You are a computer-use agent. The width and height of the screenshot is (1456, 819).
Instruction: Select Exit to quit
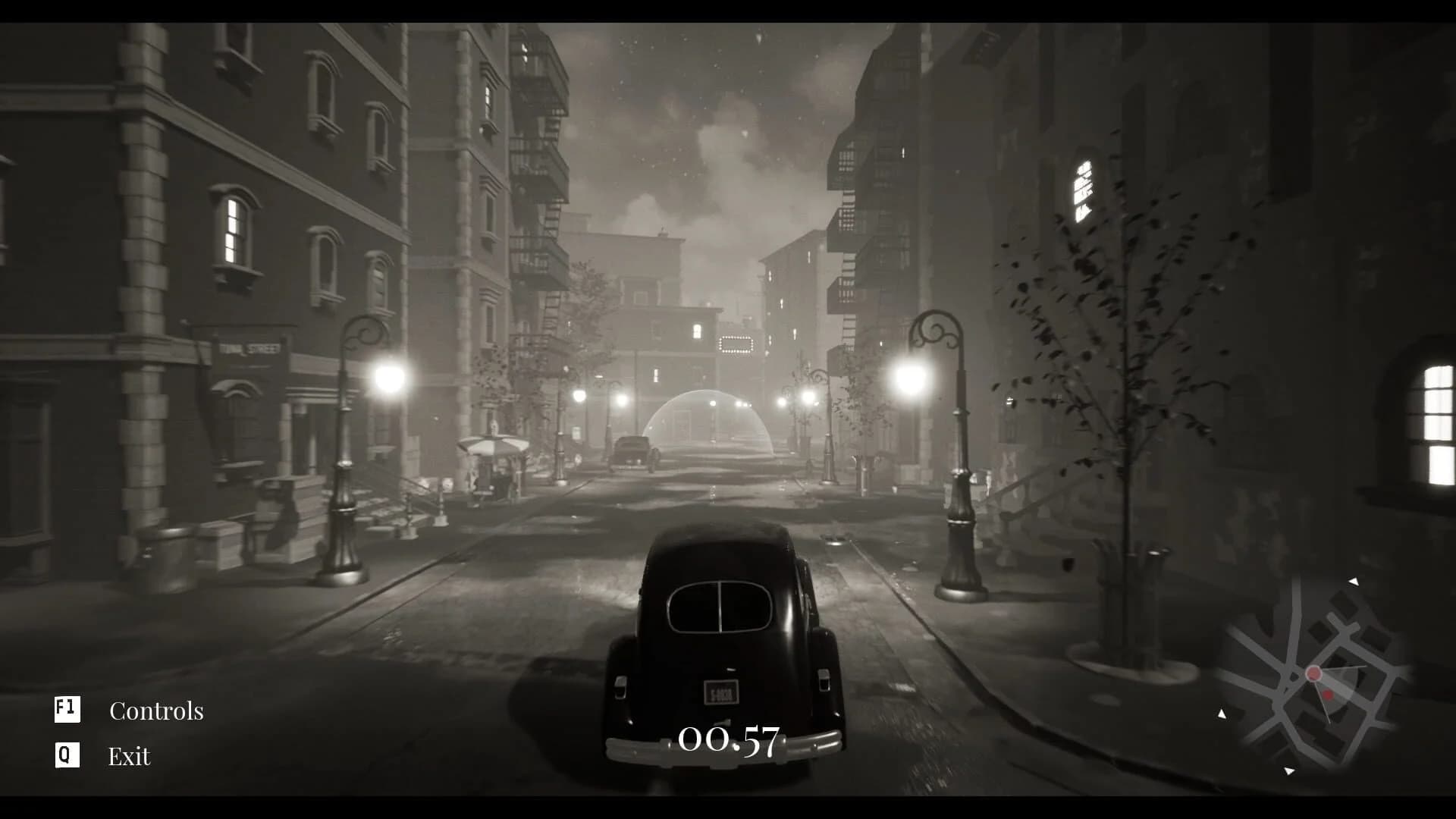[x=128, y=756]
